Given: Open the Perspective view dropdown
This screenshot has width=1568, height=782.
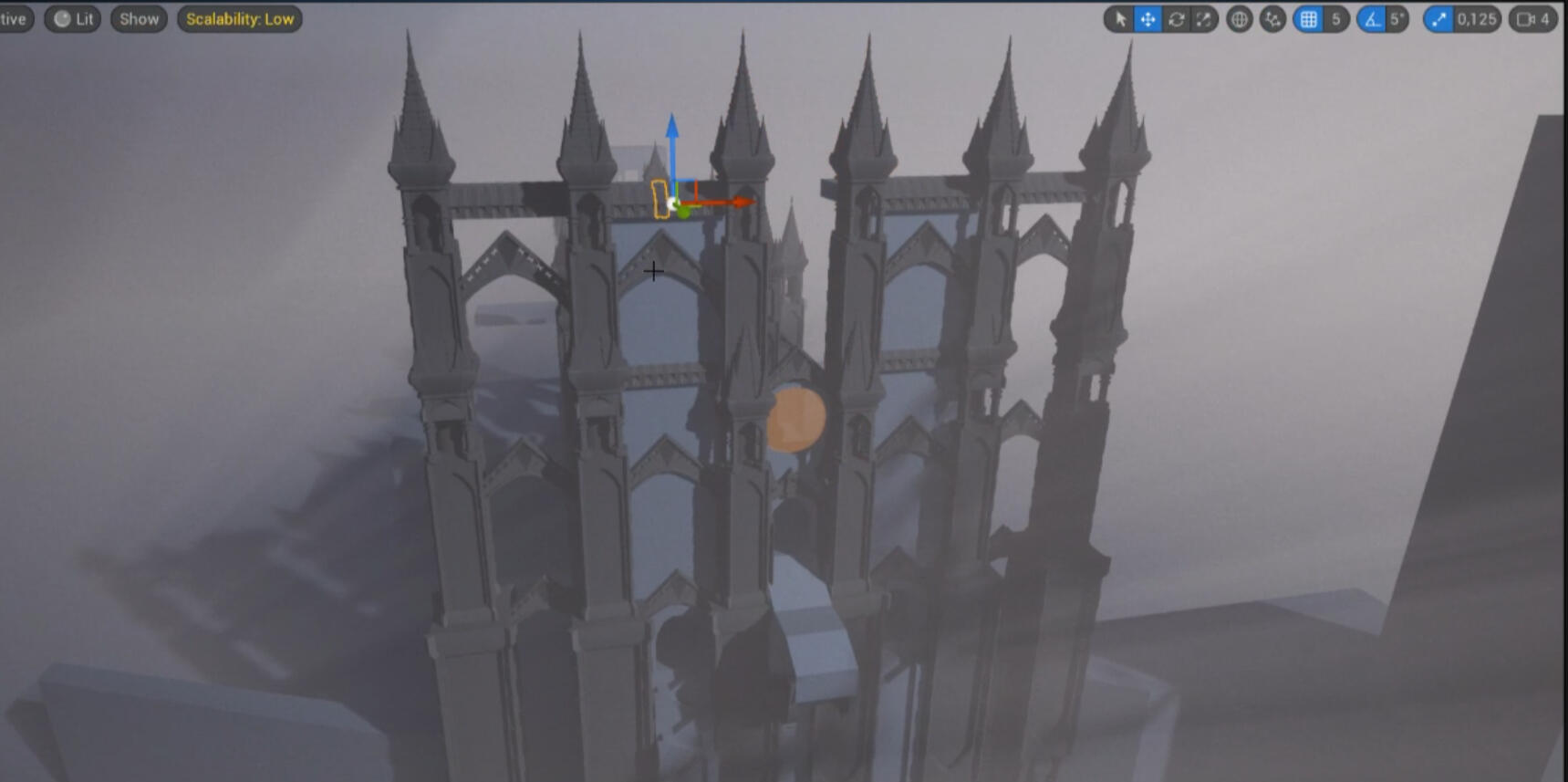Looking at the screenshot, I should (13, 17).
